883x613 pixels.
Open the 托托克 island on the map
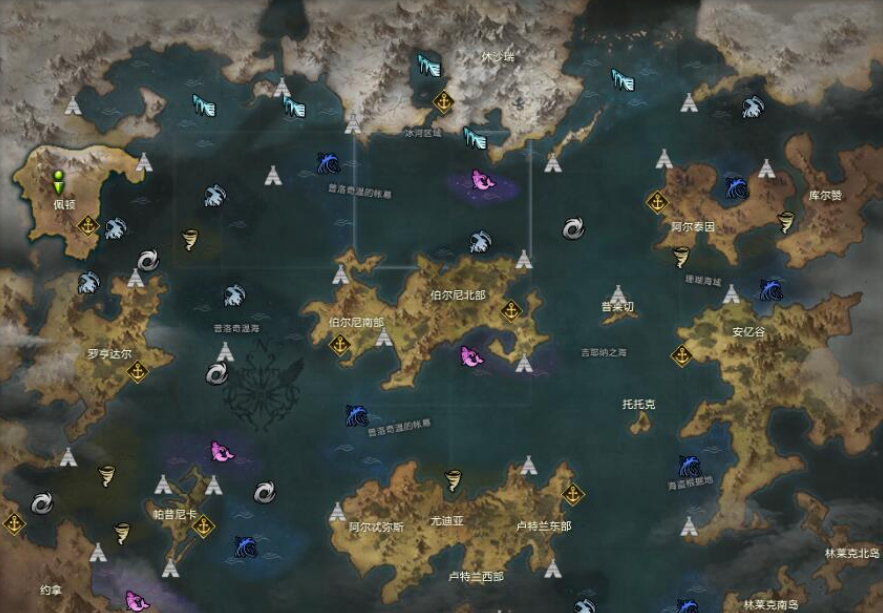pyautogui.click(x=638, y=405)
